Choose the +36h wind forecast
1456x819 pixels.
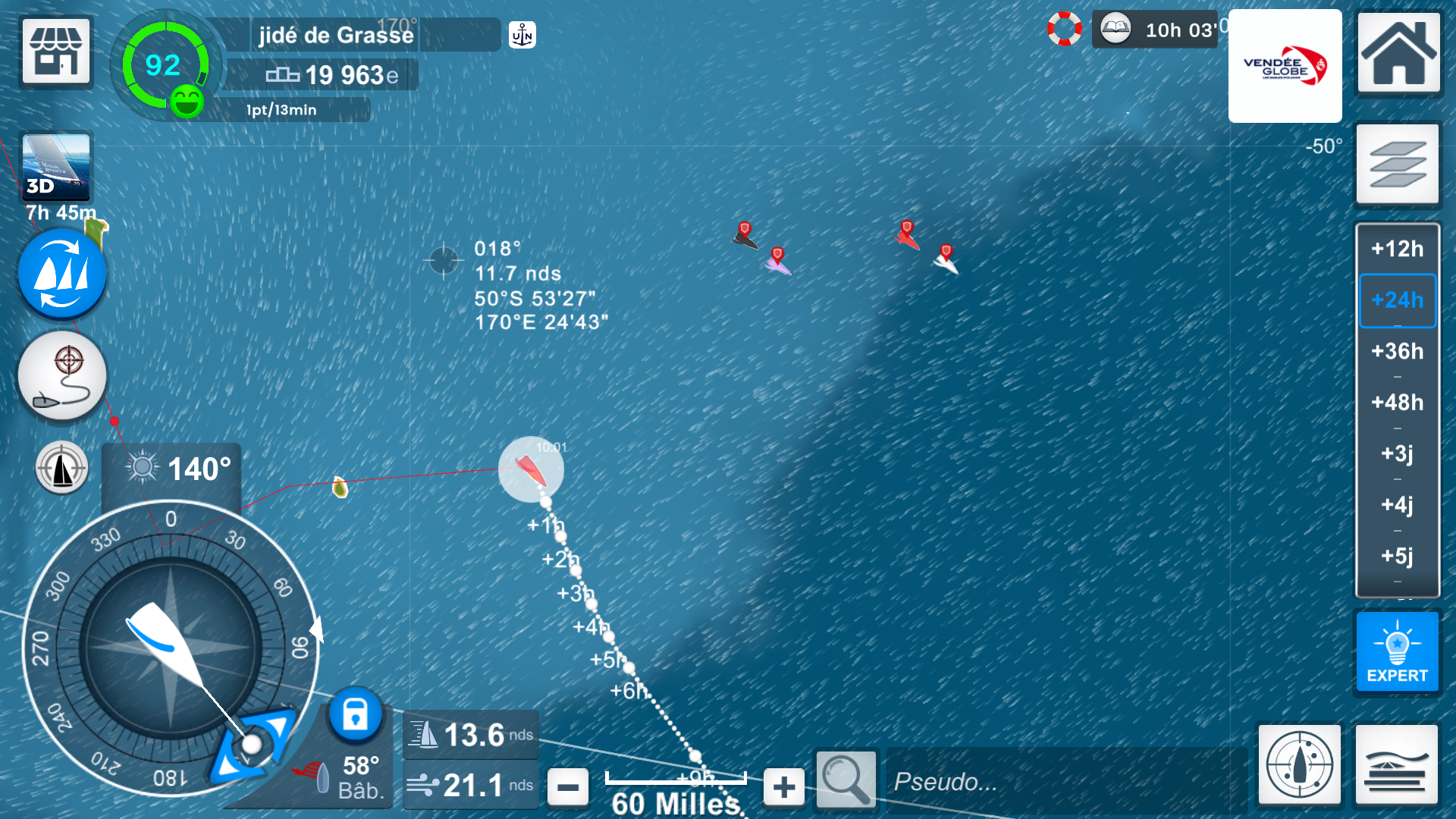[1397, 351]
